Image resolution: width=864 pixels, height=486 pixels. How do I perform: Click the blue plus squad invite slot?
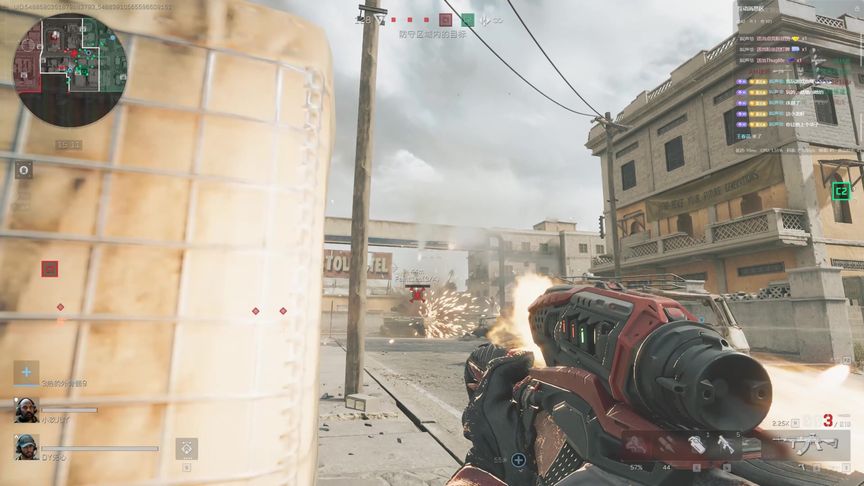tap(26, 372)
